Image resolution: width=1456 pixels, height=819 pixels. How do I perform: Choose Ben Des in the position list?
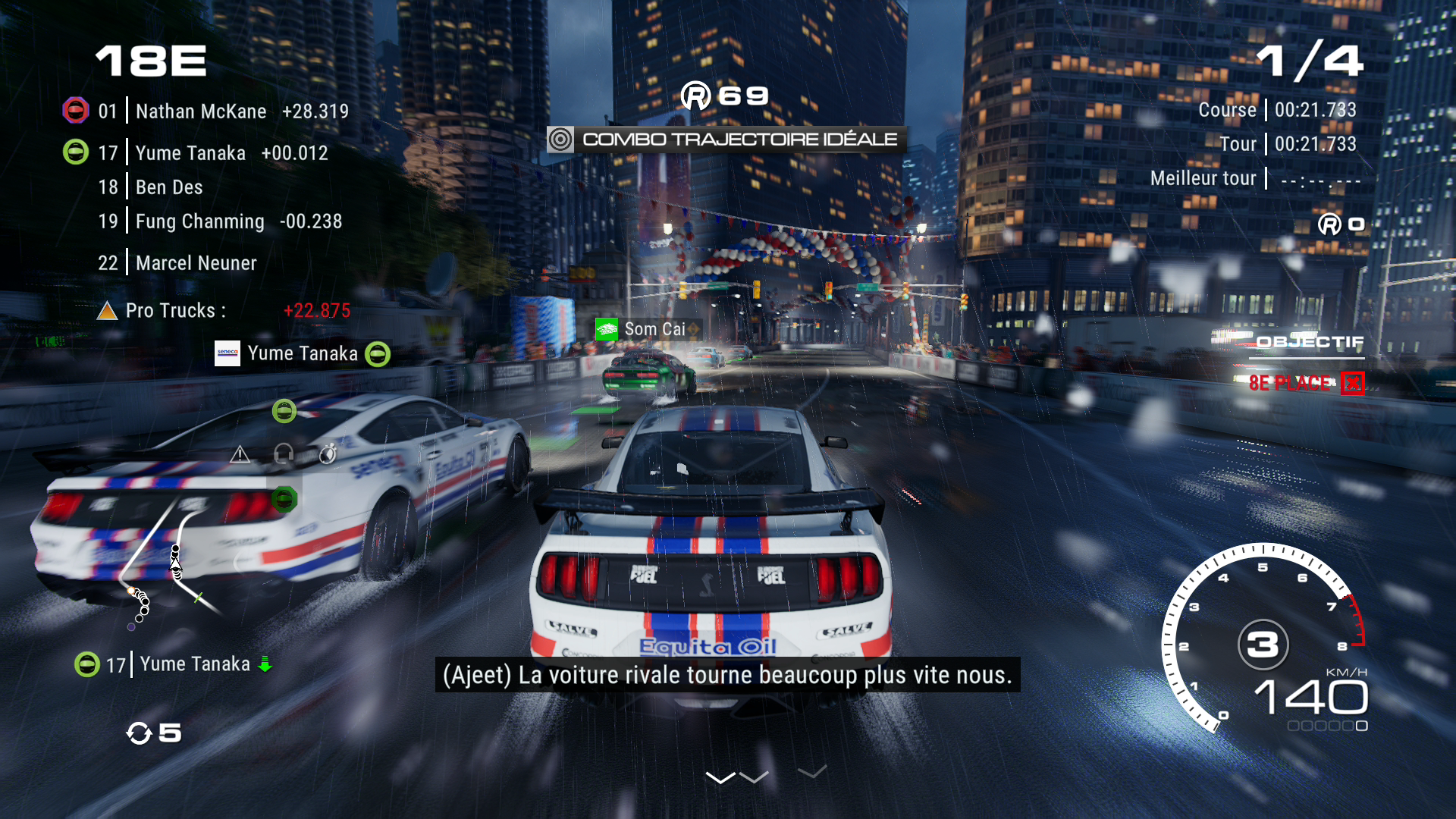[x=168, y=187]
